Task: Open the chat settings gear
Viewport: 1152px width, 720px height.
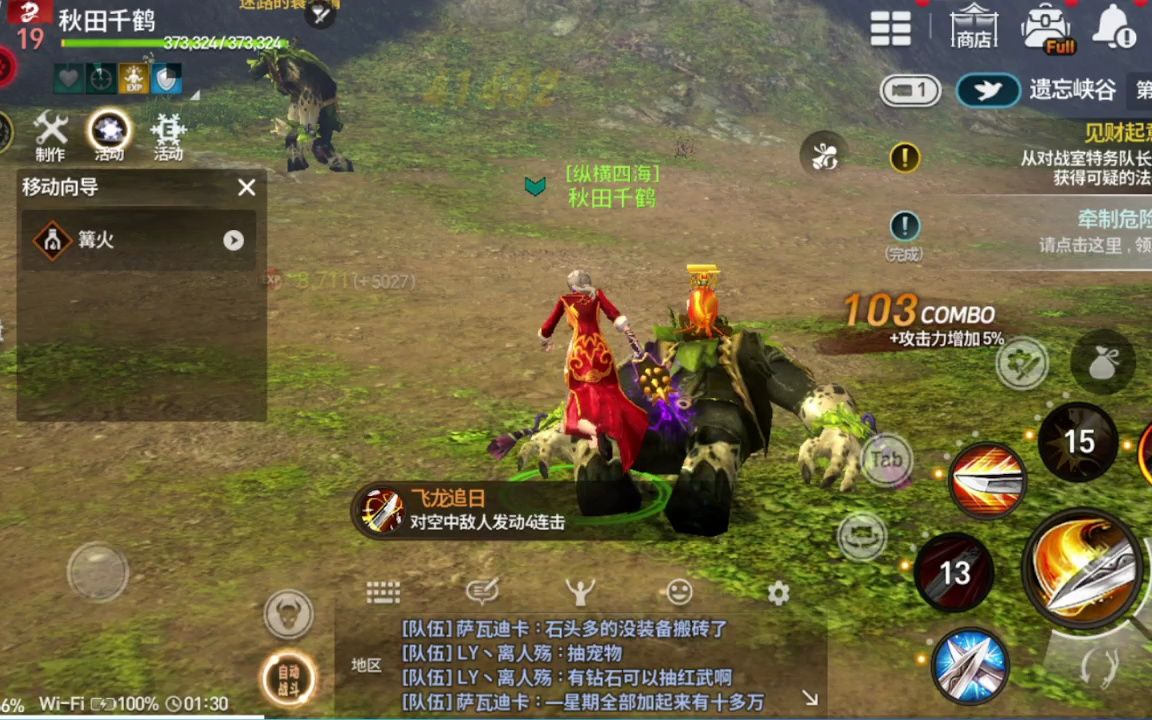Action: coord(778,593)
